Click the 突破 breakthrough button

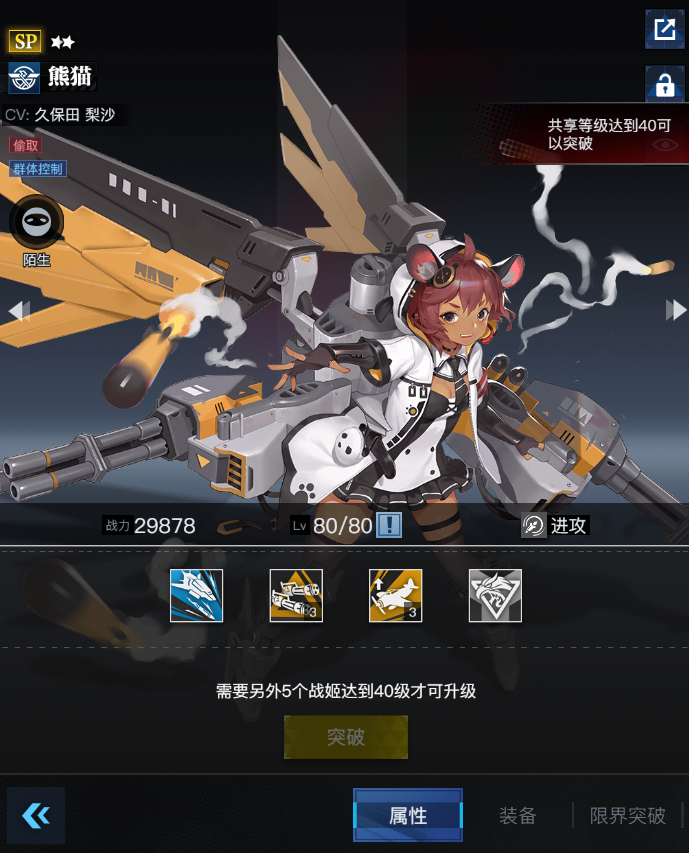(346, 738)
